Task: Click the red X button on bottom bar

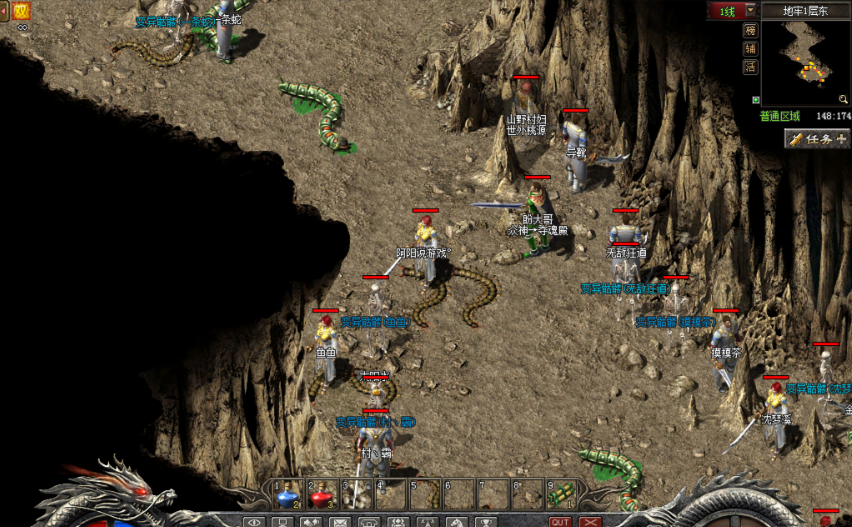Action: pos(591,521)
